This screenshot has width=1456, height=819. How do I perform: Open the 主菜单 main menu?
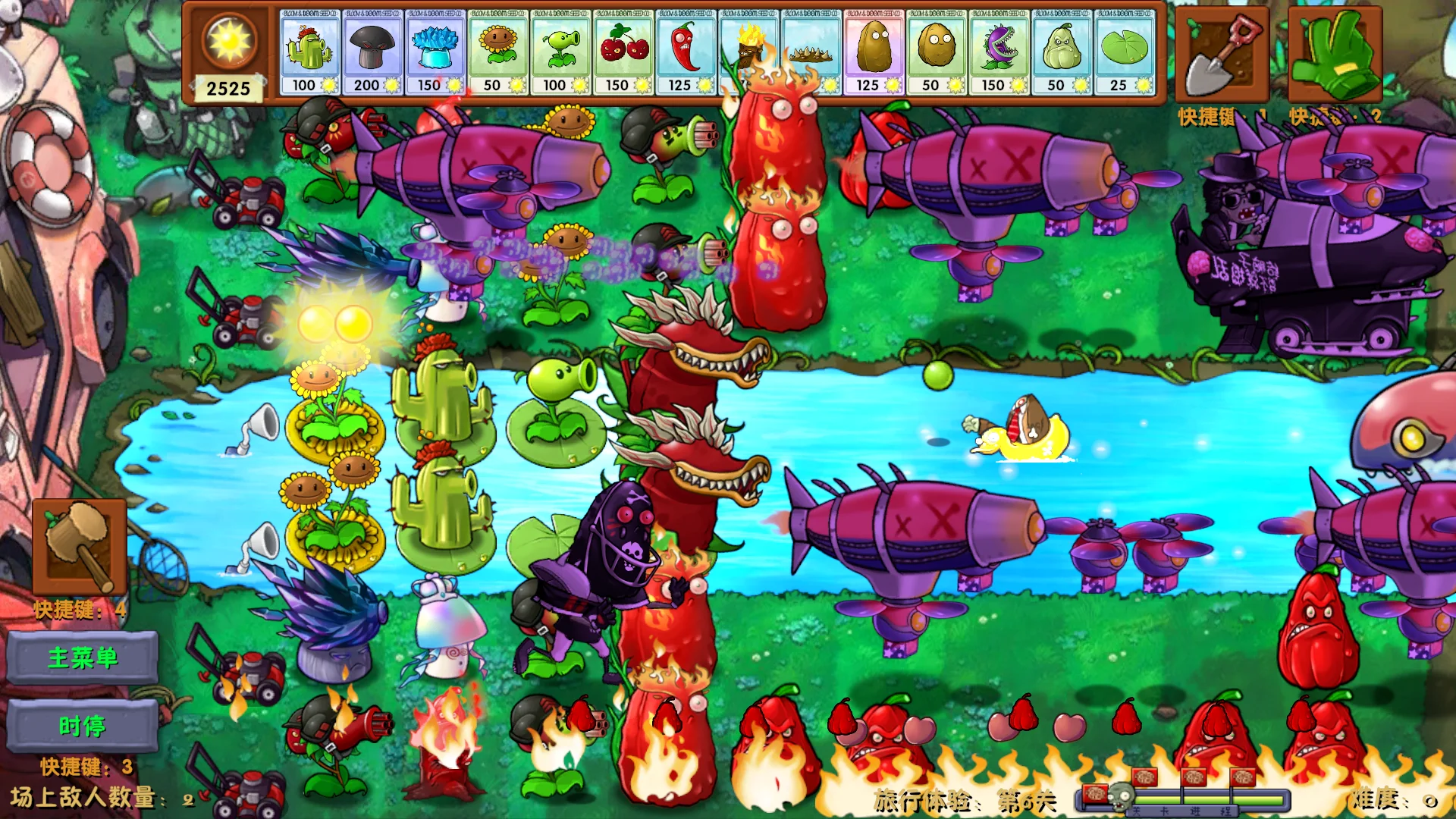83,657
